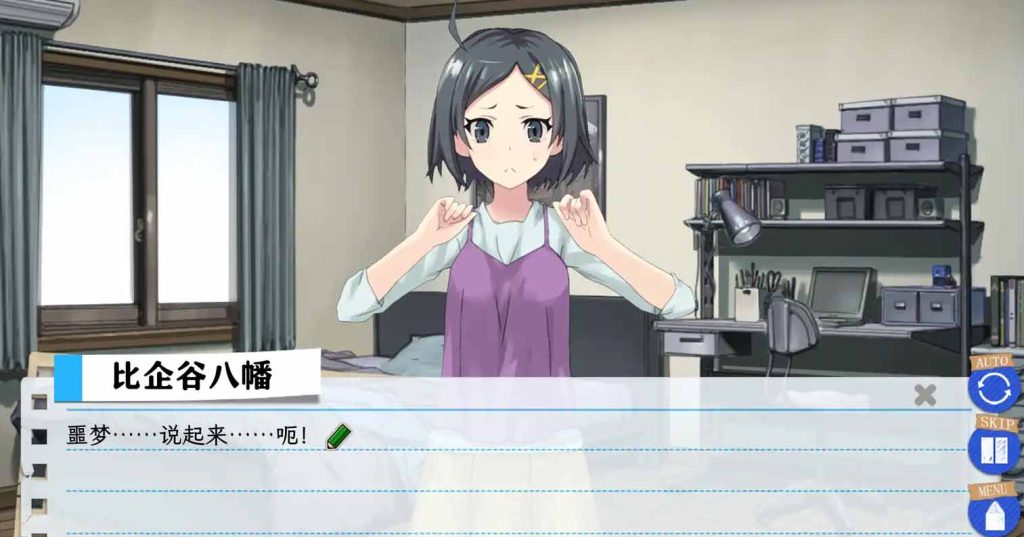Advance dialogue via the green pencil icon
1024x537 pixels.
tap(339, 436)
